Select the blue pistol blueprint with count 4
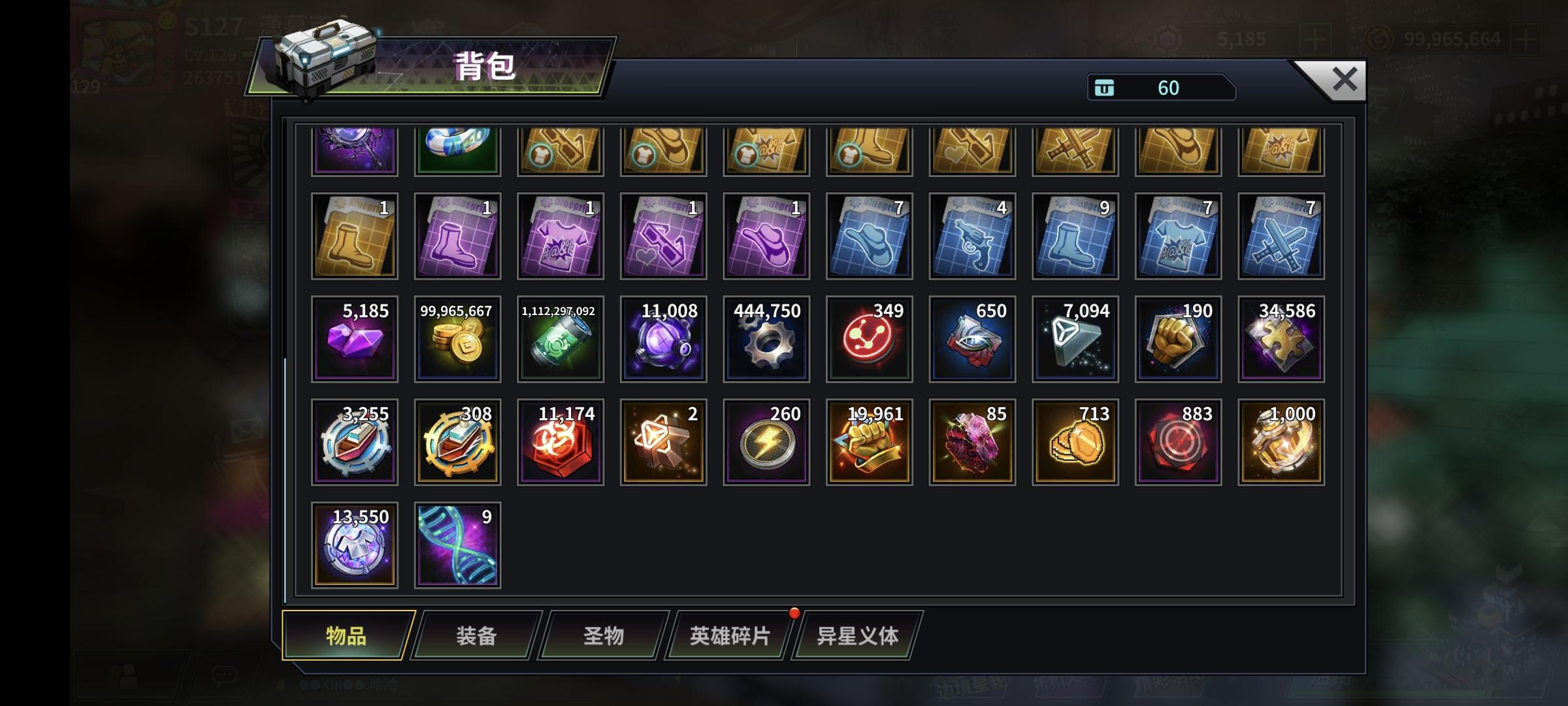 (972, 235)
